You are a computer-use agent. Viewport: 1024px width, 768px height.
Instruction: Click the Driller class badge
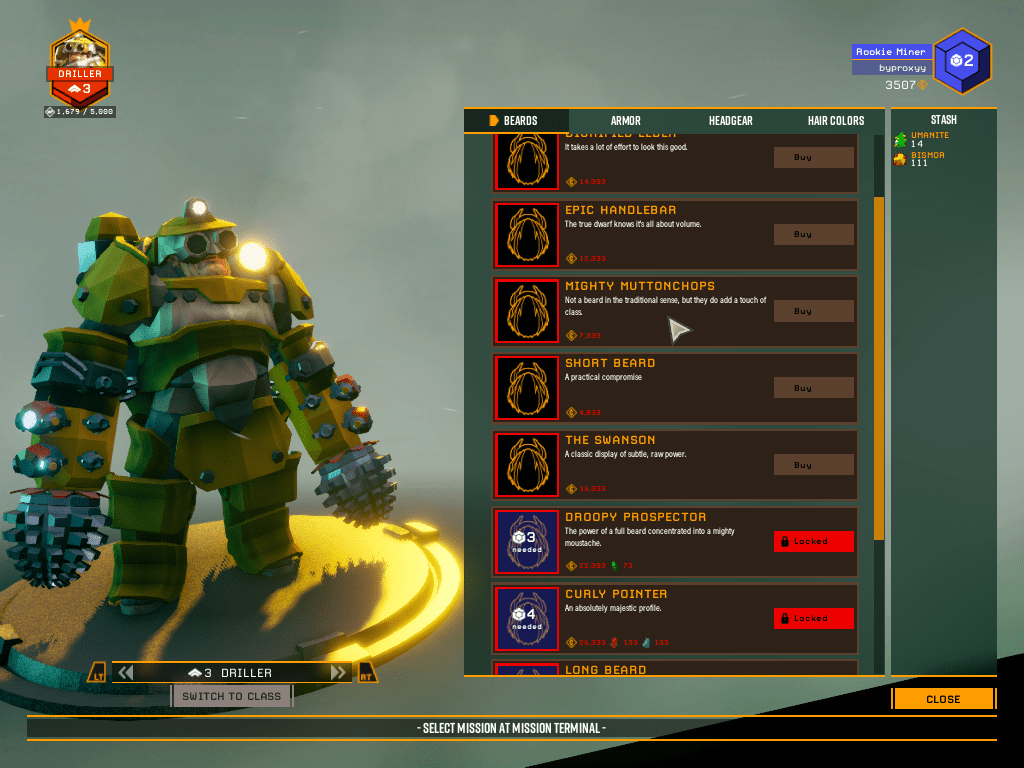pos(80,69)
